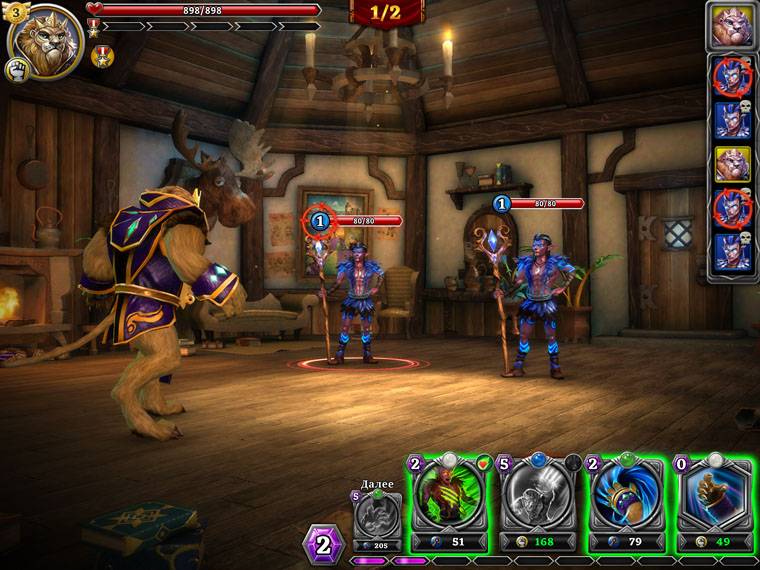
Task: Select the lion portrait at top of turn queue
Action: (x=732, y=26)
